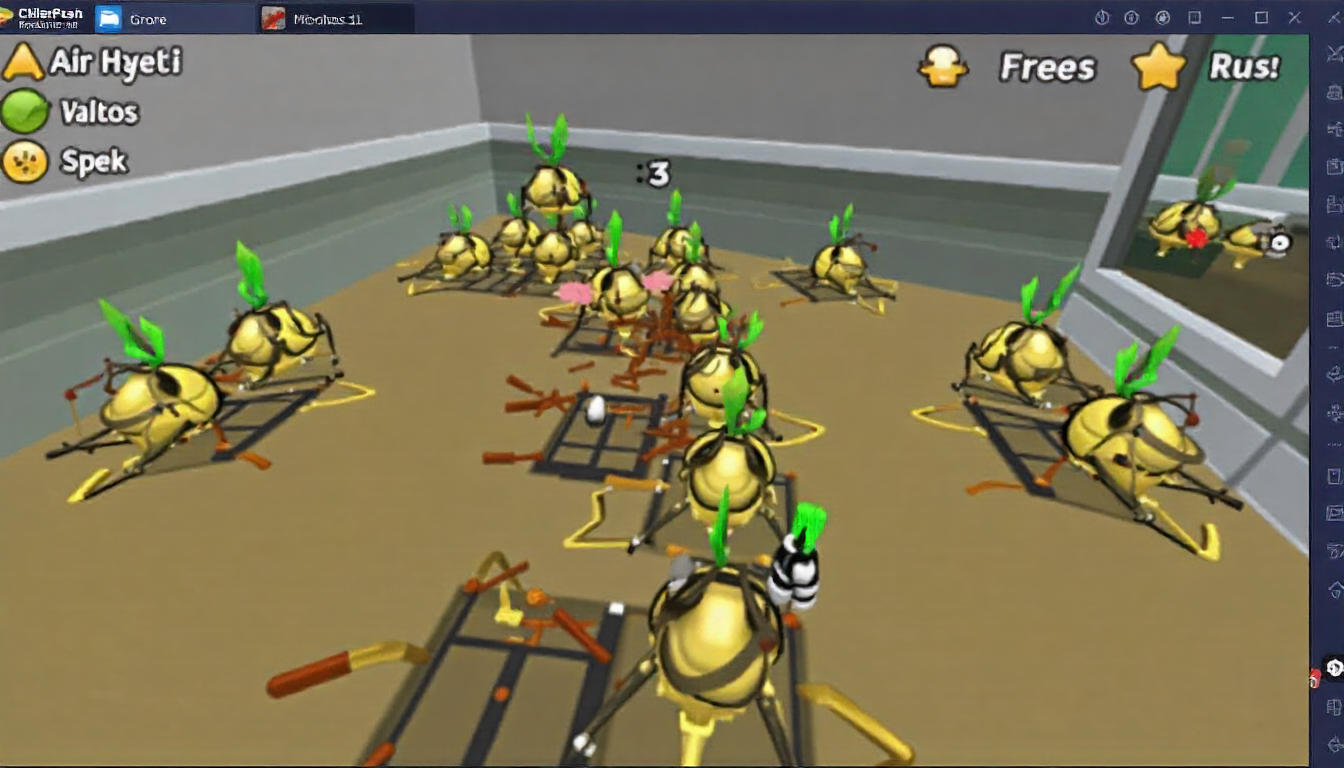Select the Air Hyeti triangle entry
The width and height of the screenshot is (1344, 768).
point(92,62)
